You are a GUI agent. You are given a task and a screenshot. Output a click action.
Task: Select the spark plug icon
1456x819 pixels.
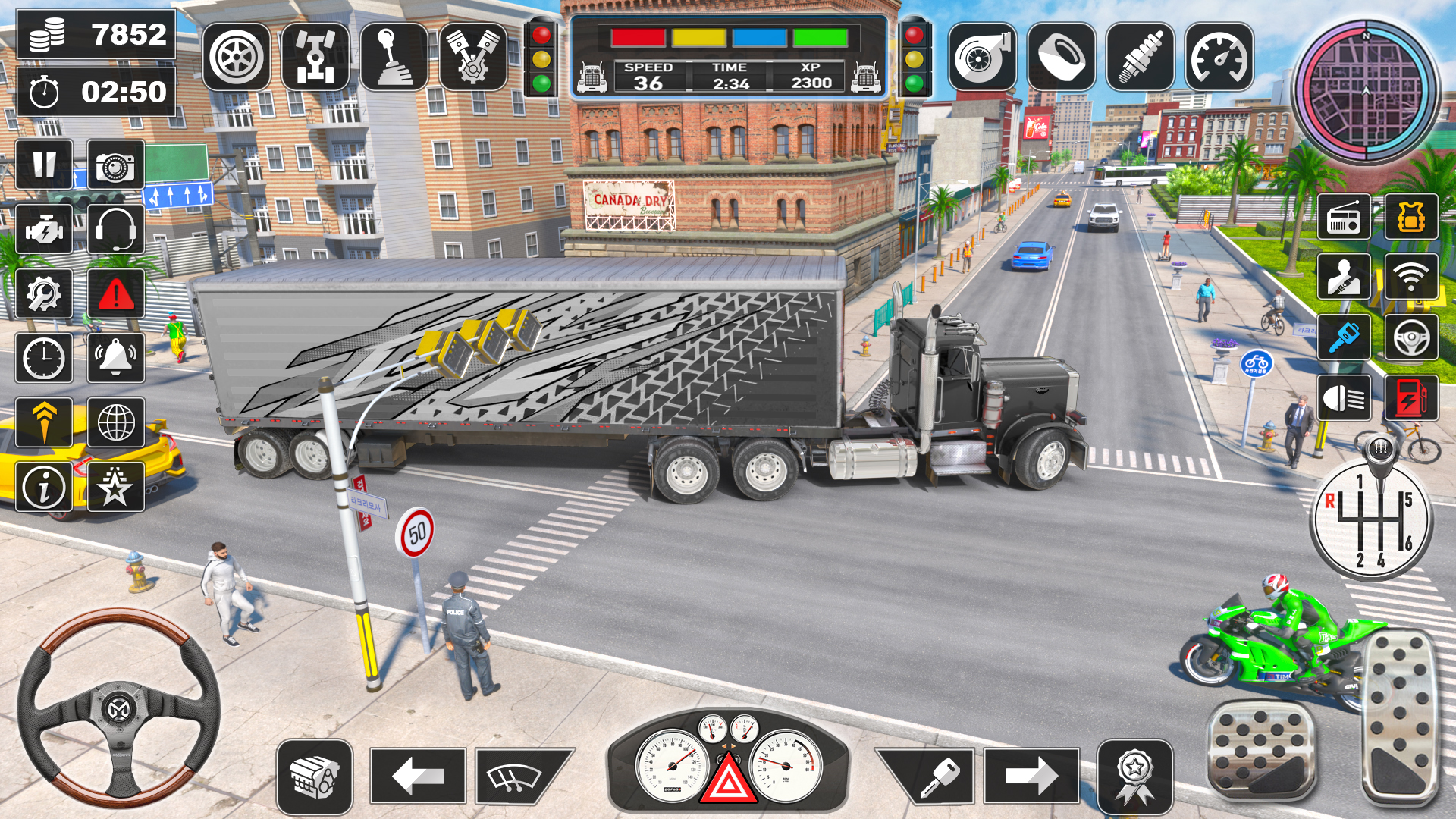(1141, 57)
